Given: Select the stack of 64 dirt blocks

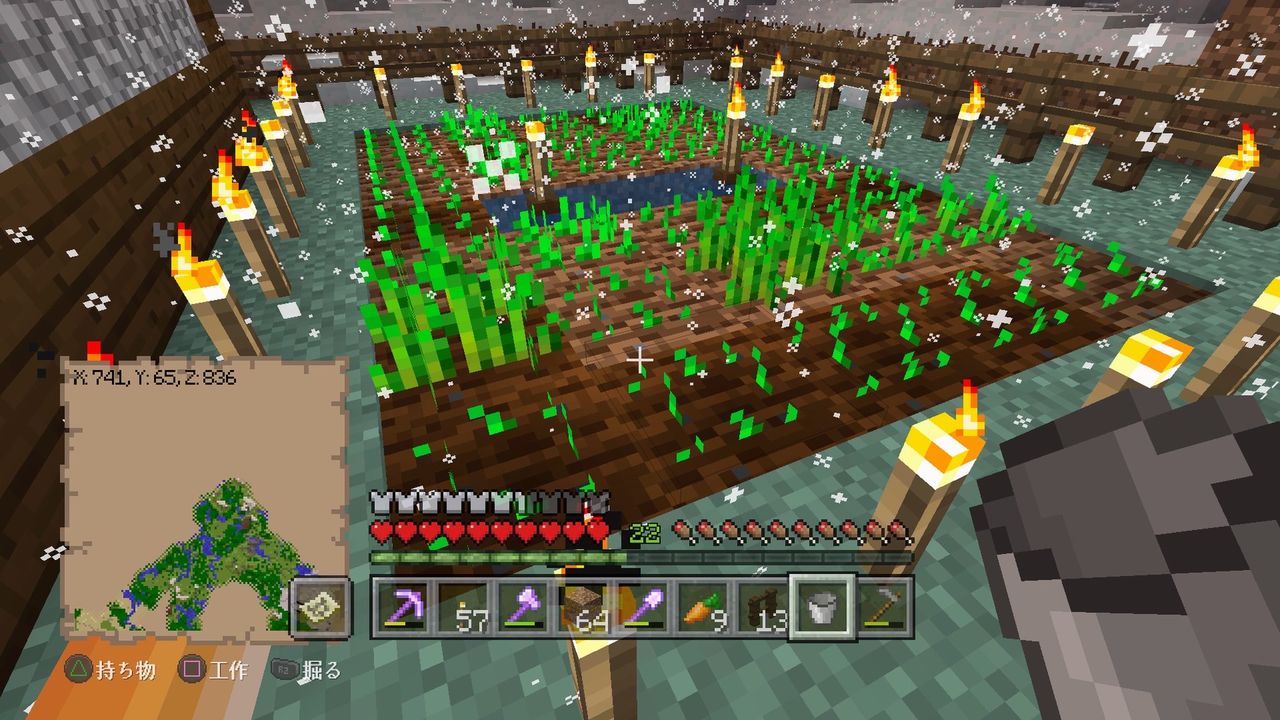Looking at the screenshot, I should point(583,605).
